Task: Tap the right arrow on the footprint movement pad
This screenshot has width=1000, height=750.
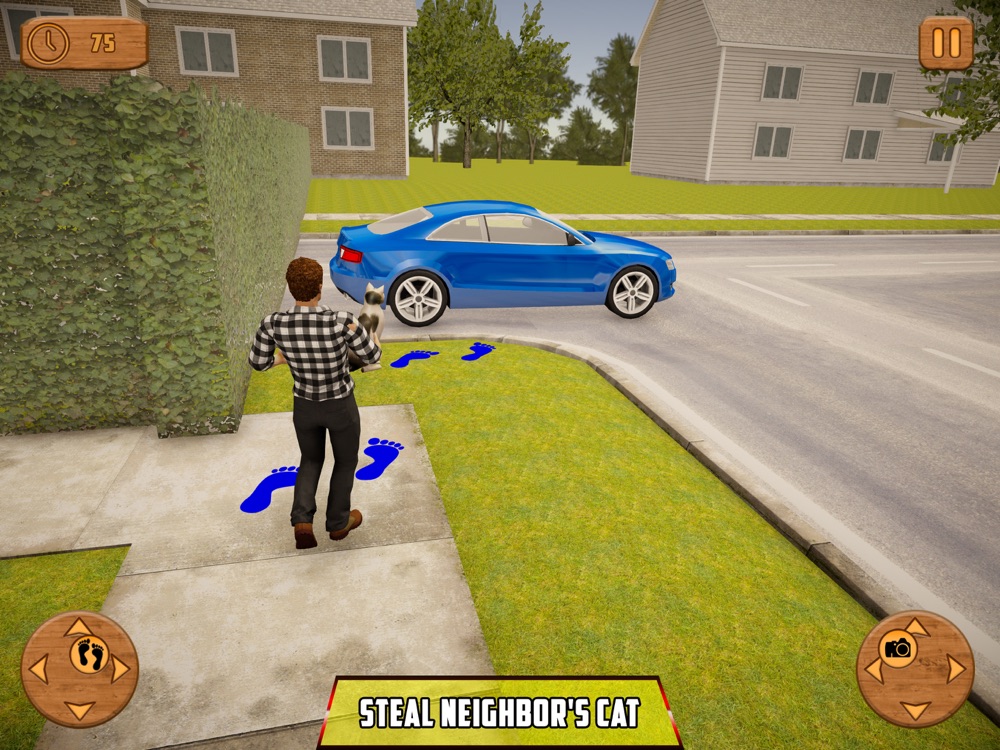Action: (121, 669)
